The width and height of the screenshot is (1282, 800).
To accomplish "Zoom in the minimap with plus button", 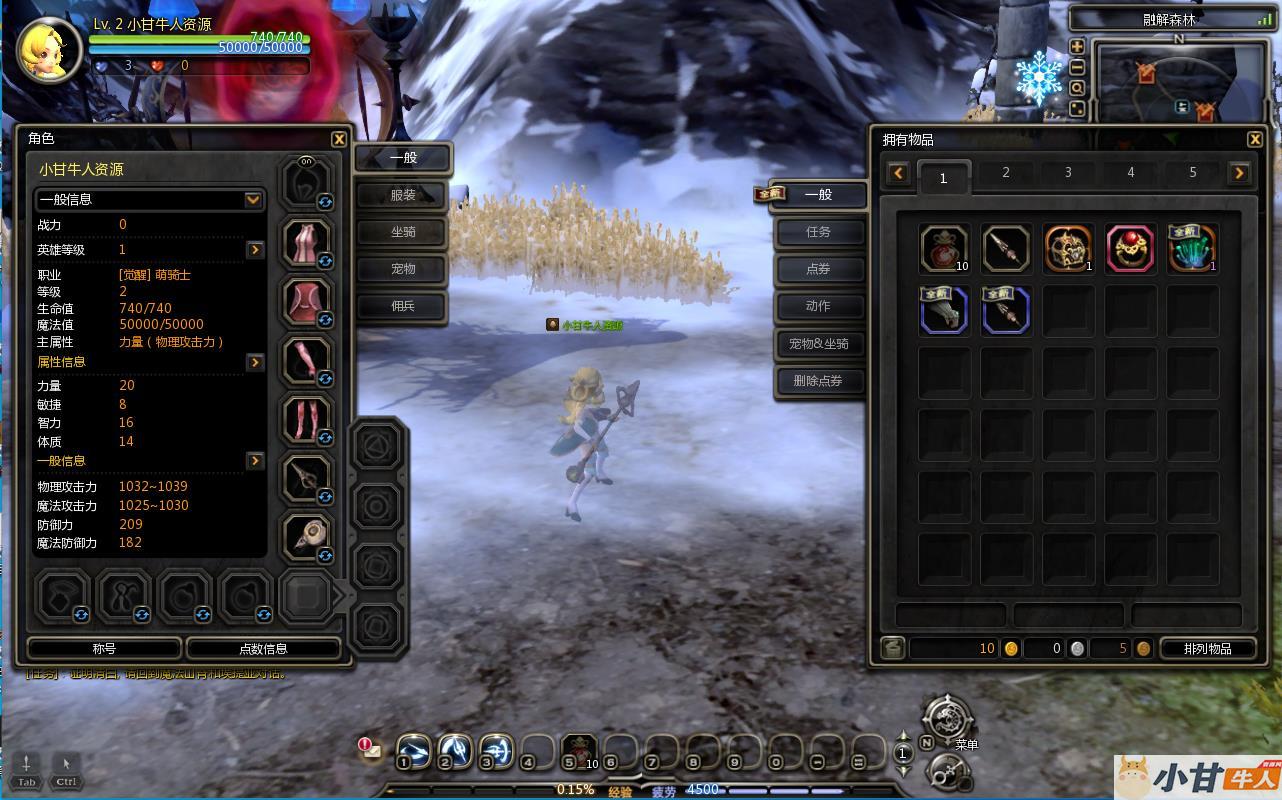I will tap(1077, 47).
